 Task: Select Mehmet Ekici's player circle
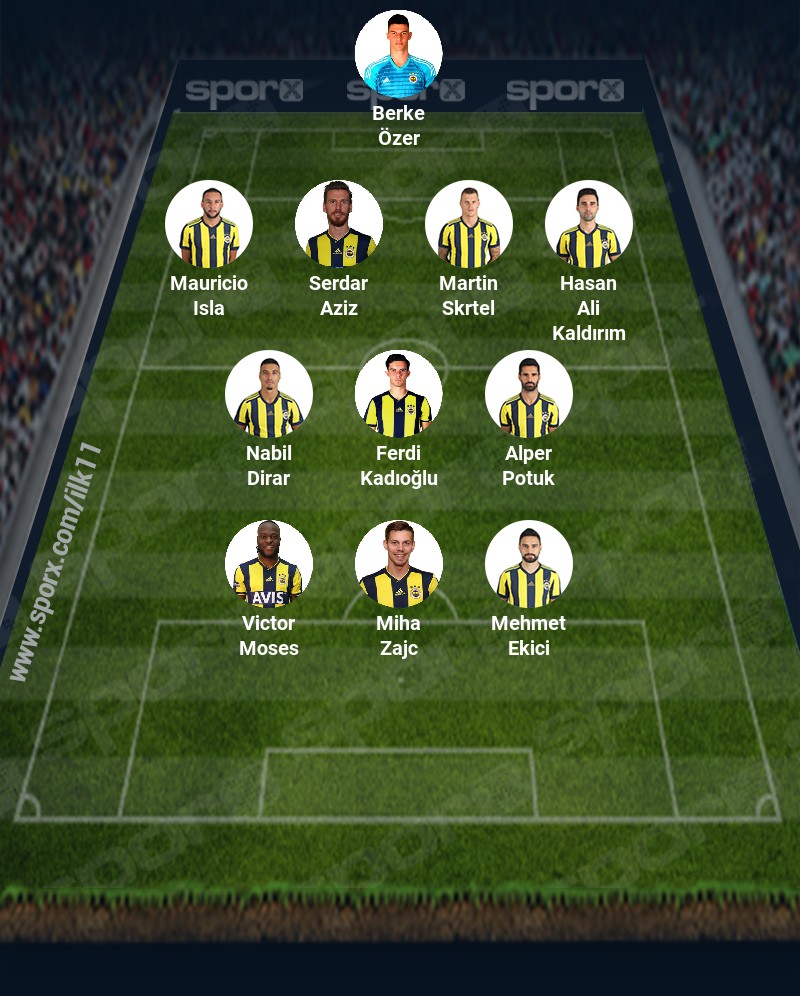pos(529,564)
